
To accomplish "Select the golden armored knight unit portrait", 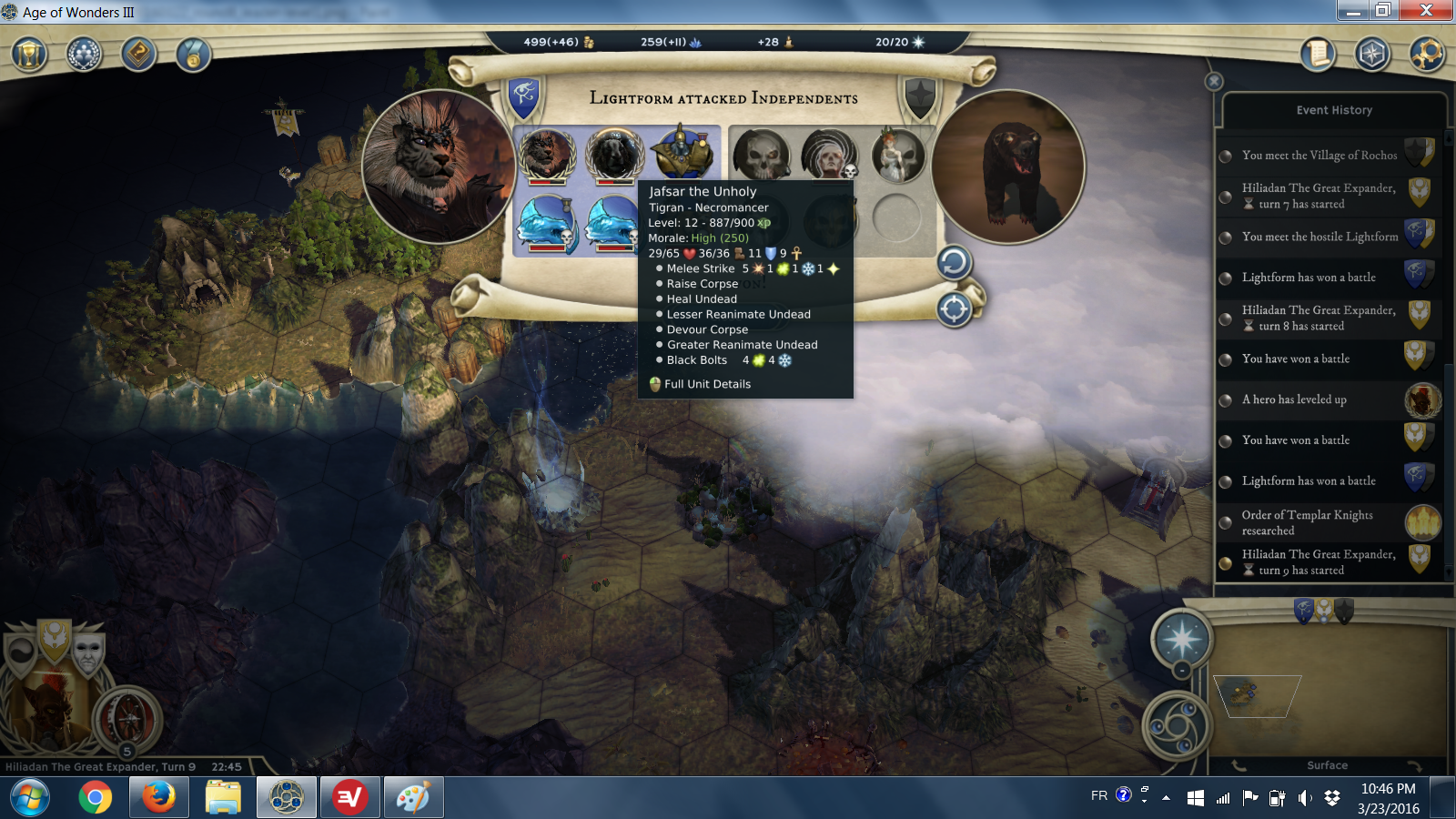I will [x=684, y=153].
